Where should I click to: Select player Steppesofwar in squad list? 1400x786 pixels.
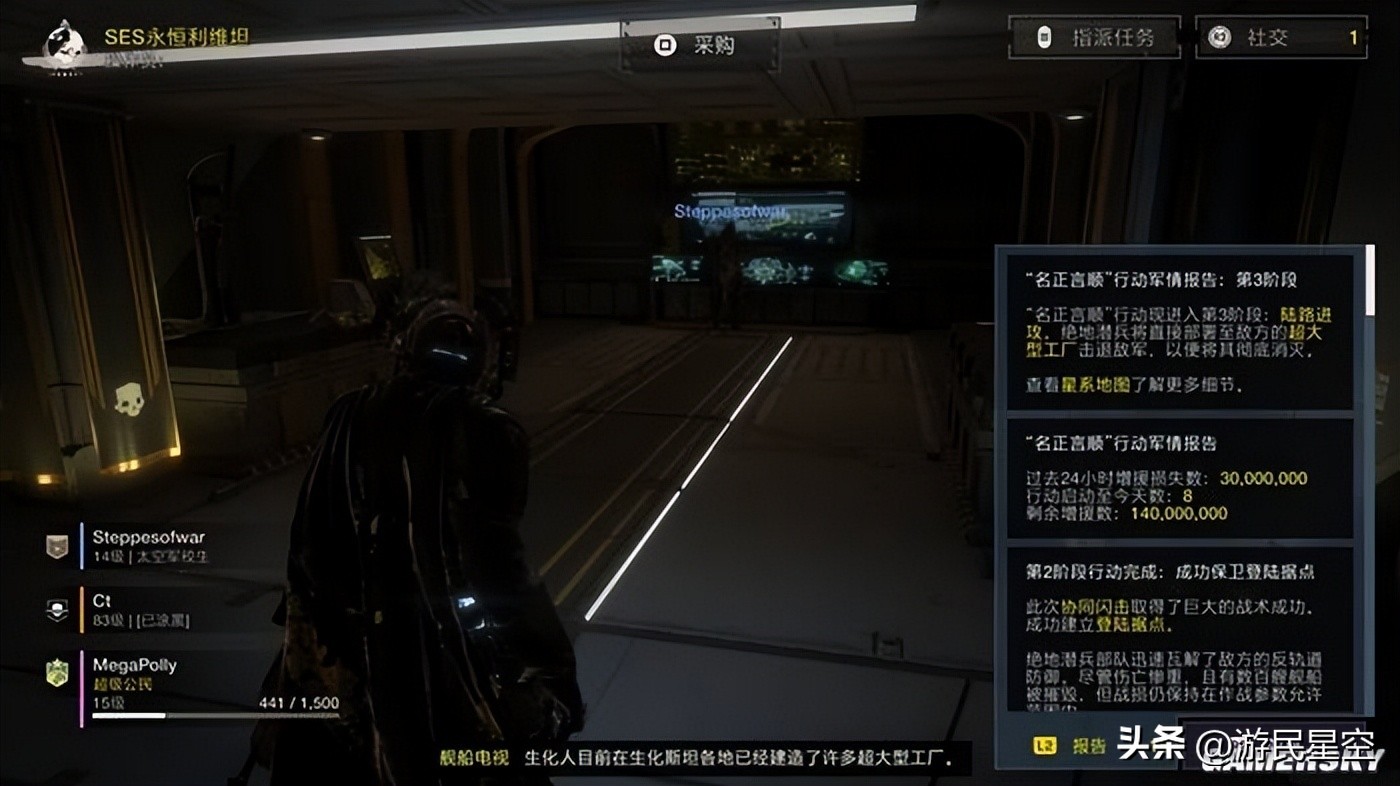coord(148,546)
